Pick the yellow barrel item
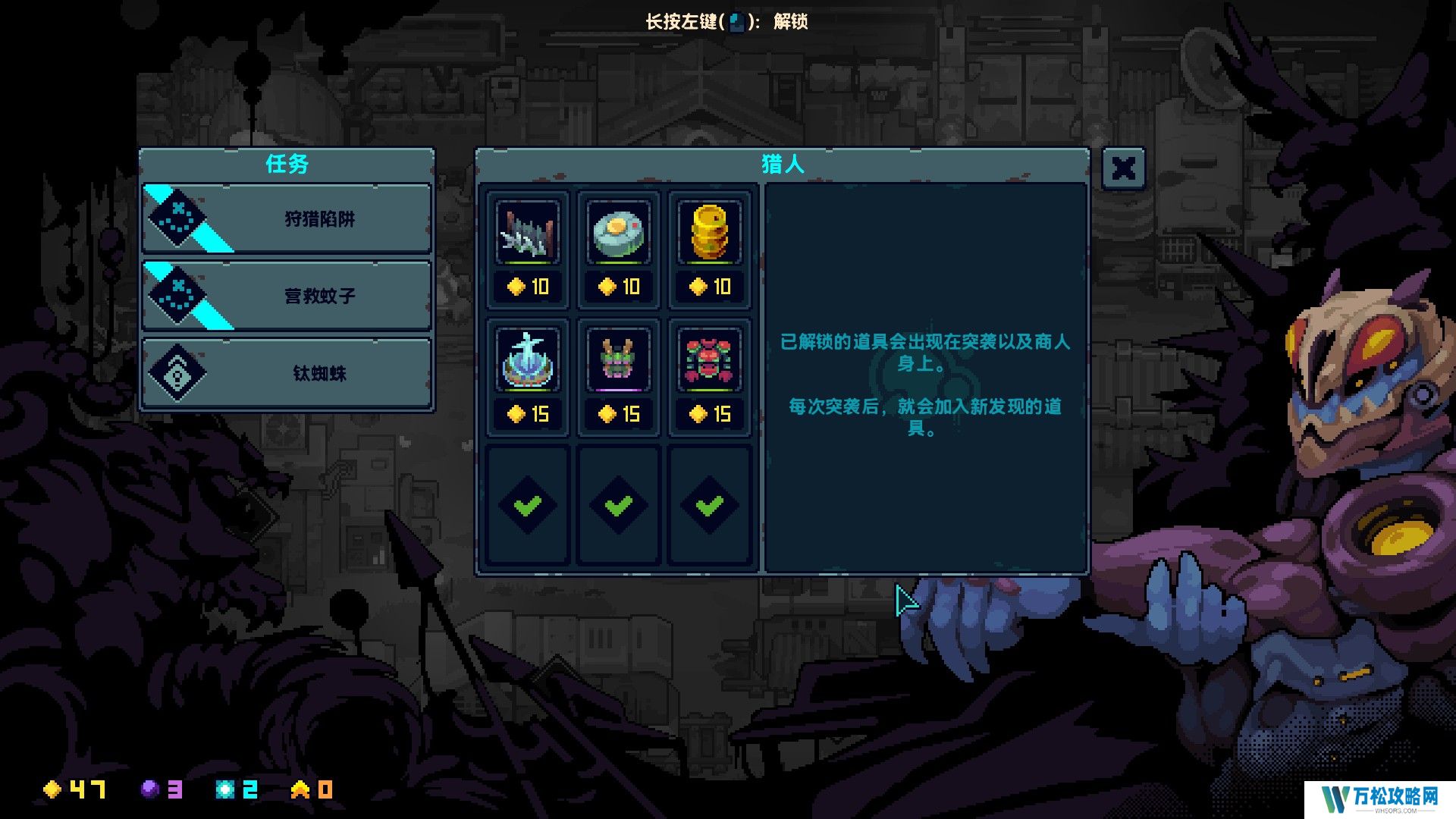 710,233
